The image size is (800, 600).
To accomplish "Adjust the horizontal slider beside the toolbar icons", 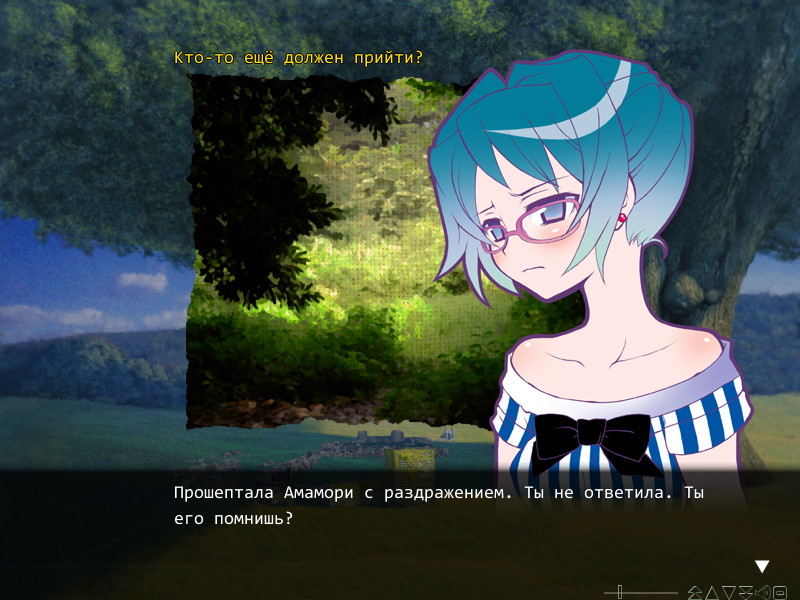I will tap(620, 592).
